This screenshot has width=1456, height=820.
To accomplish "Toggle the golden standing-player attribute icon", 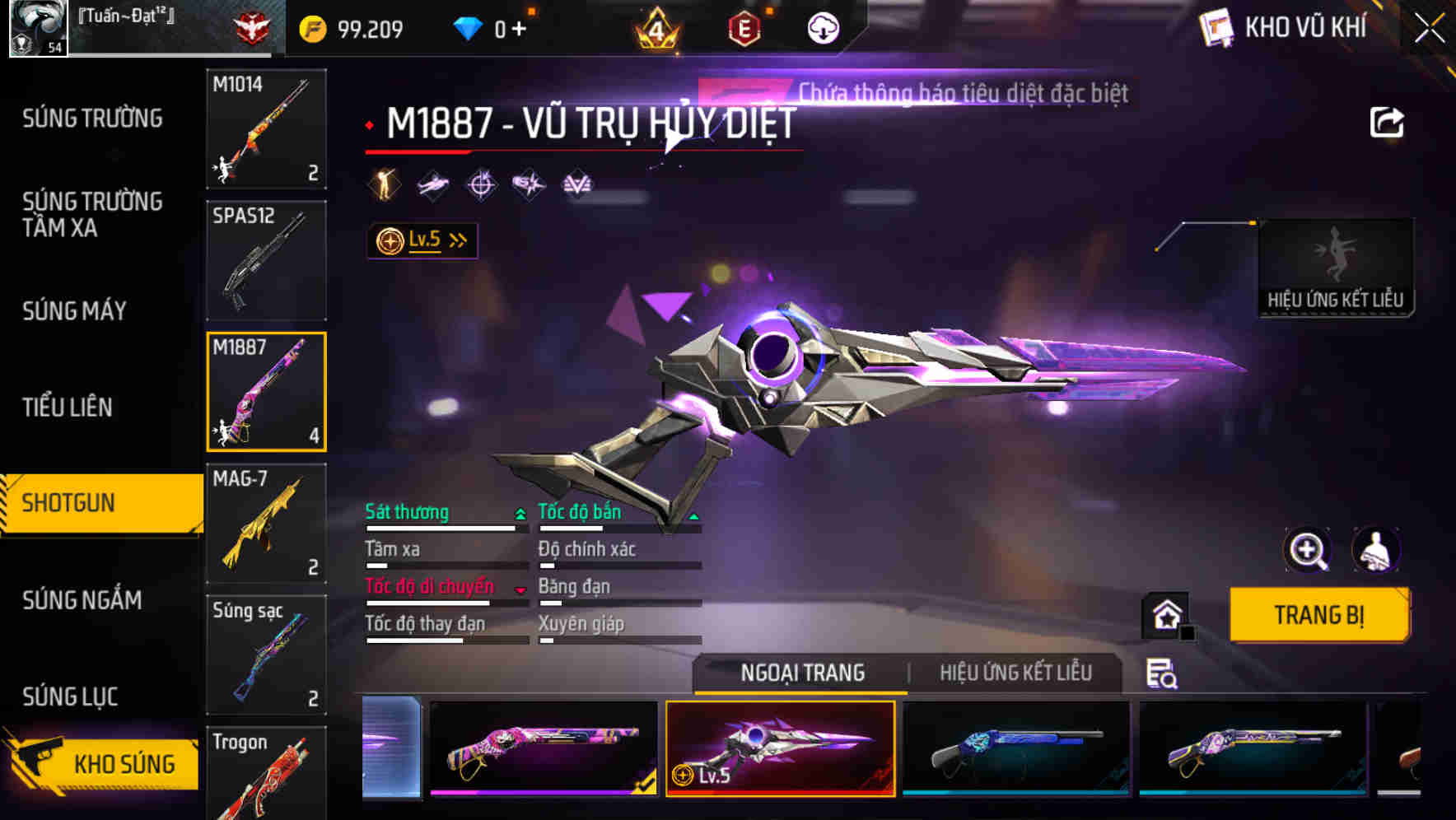I will click(384, 184).
